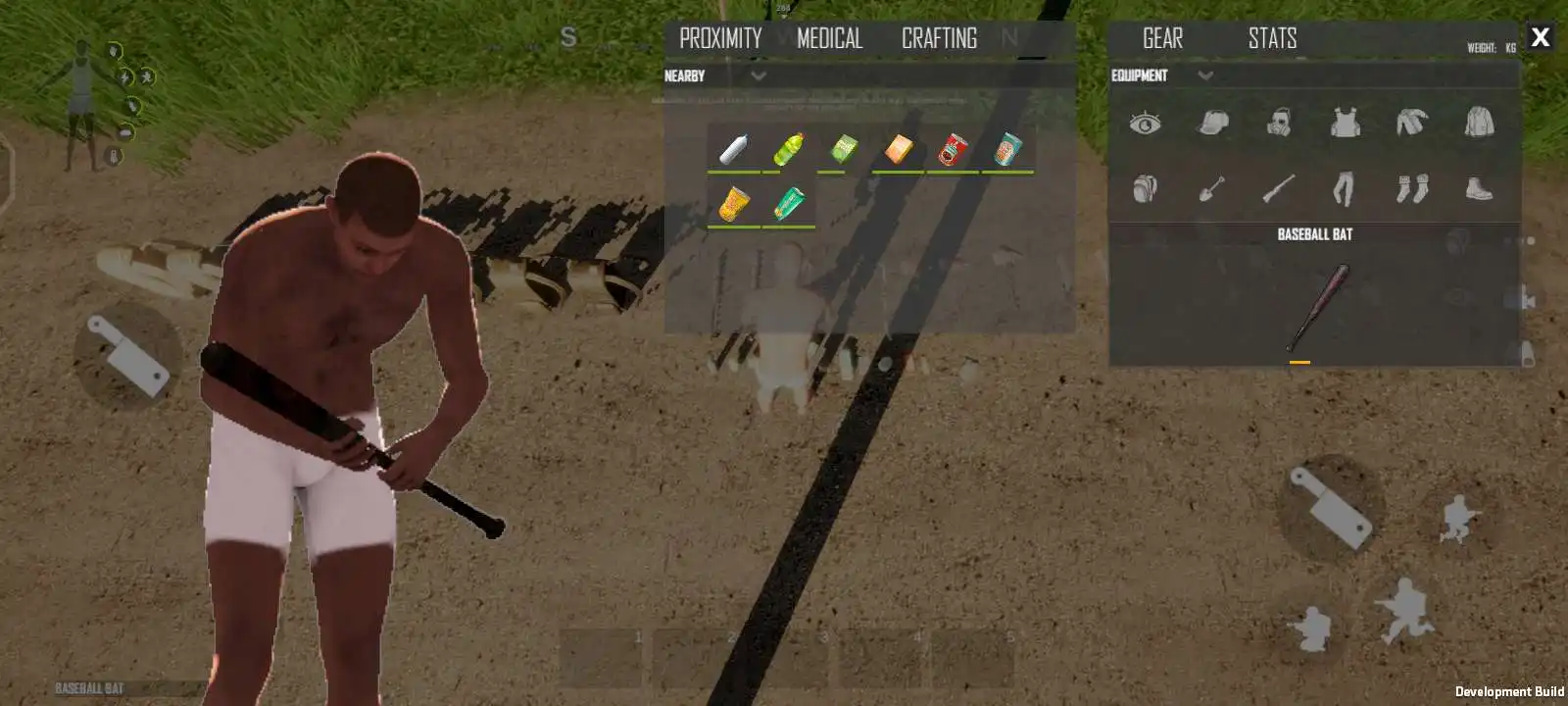Select the equipped Baseball Bat item
The height and width of the screenshot is (706, 1568).
click(x=1316, y=307)
